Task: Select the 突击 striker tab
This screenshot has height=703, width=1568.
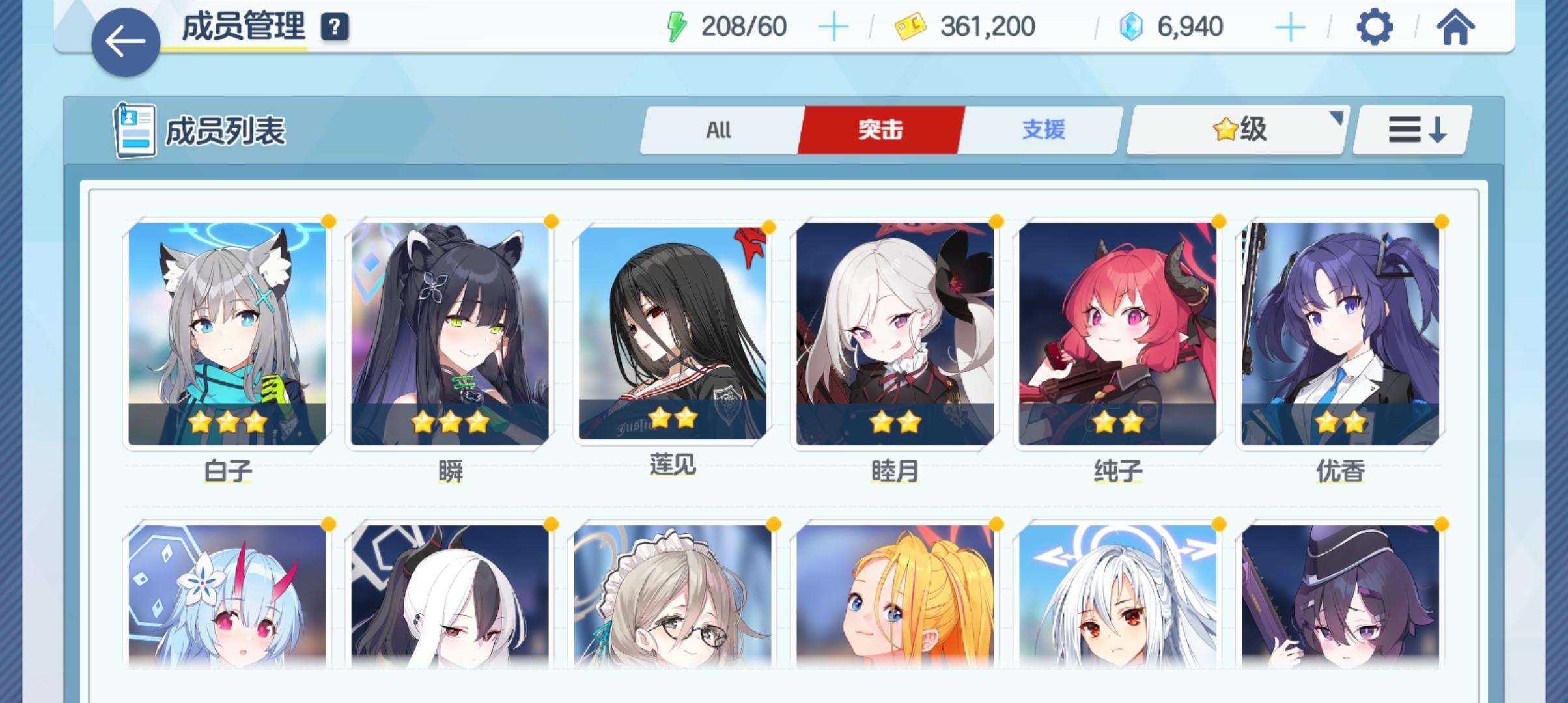Action: coord(881,130)
